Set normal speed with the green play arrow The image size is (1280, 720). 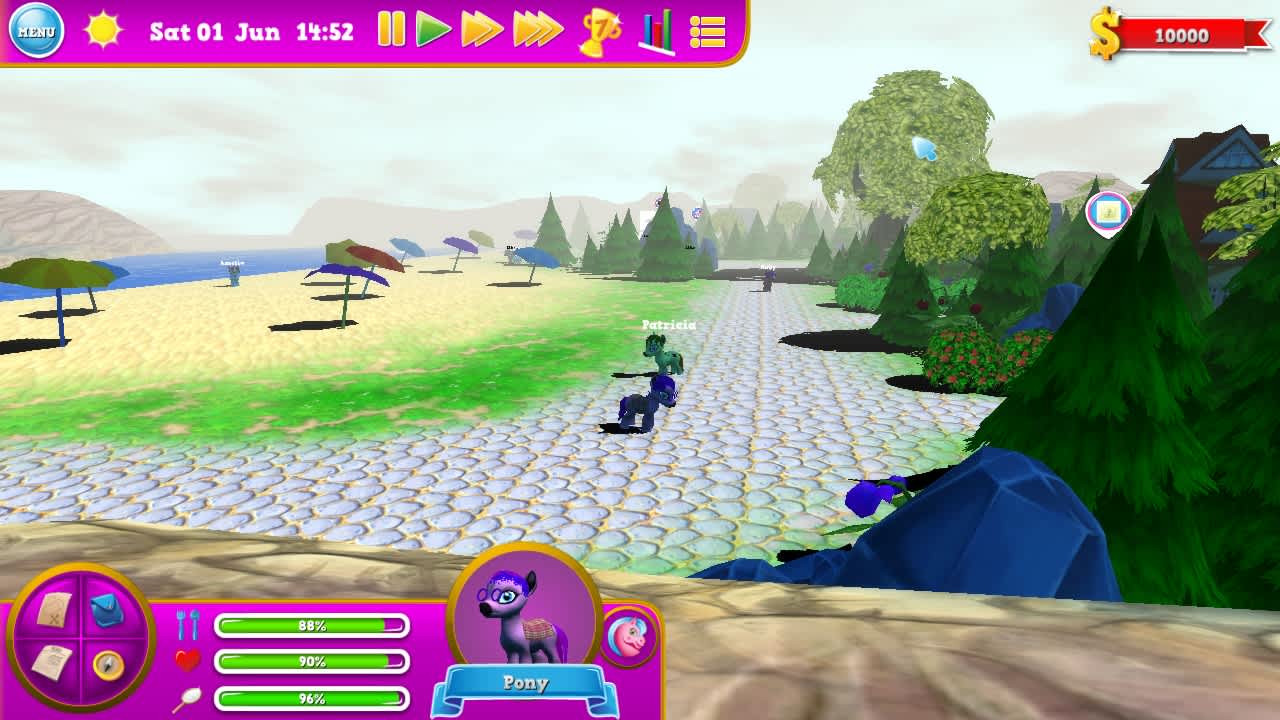[431, 31]
